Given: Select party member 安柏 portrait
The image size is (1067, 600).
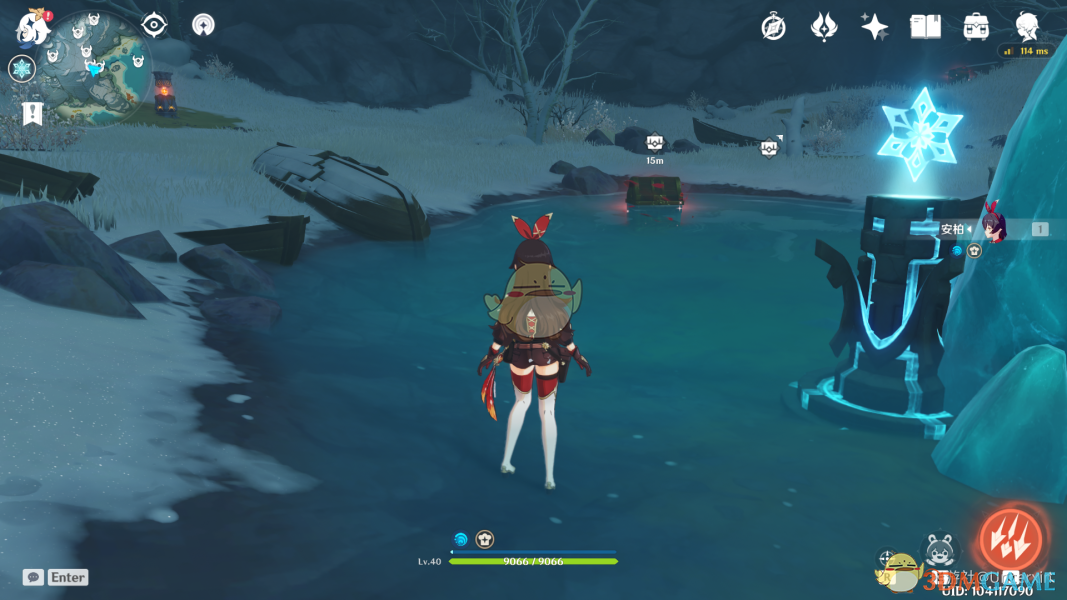Looking at the screenshot, I should click(992, 228).
